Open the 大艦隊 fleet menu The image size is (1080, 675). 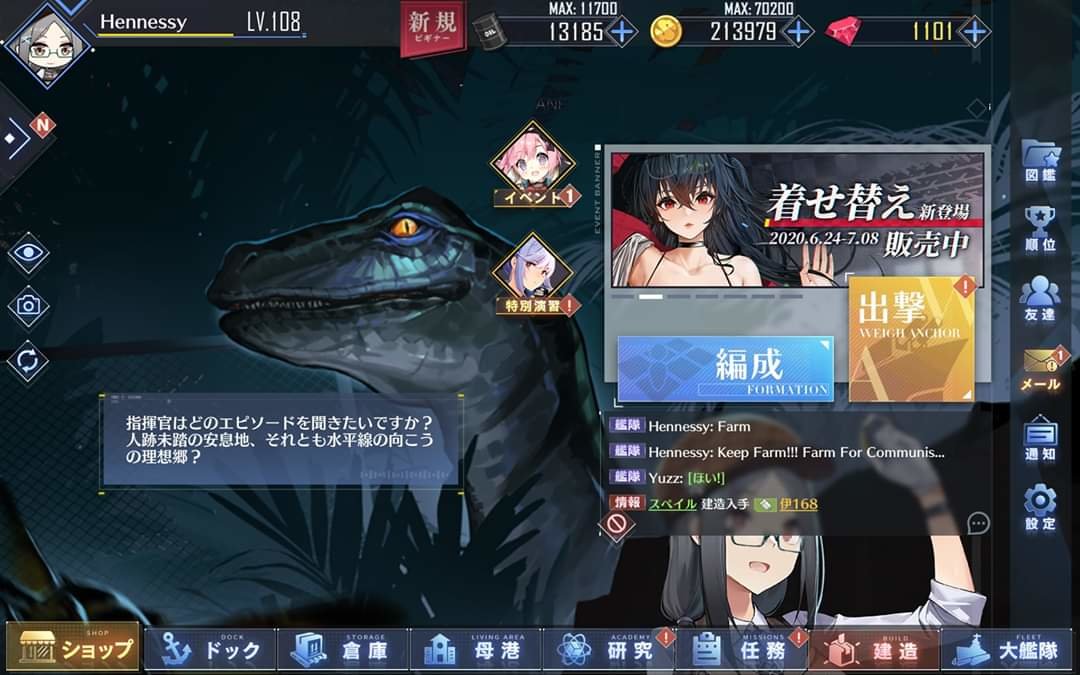tap(1008, 649)
